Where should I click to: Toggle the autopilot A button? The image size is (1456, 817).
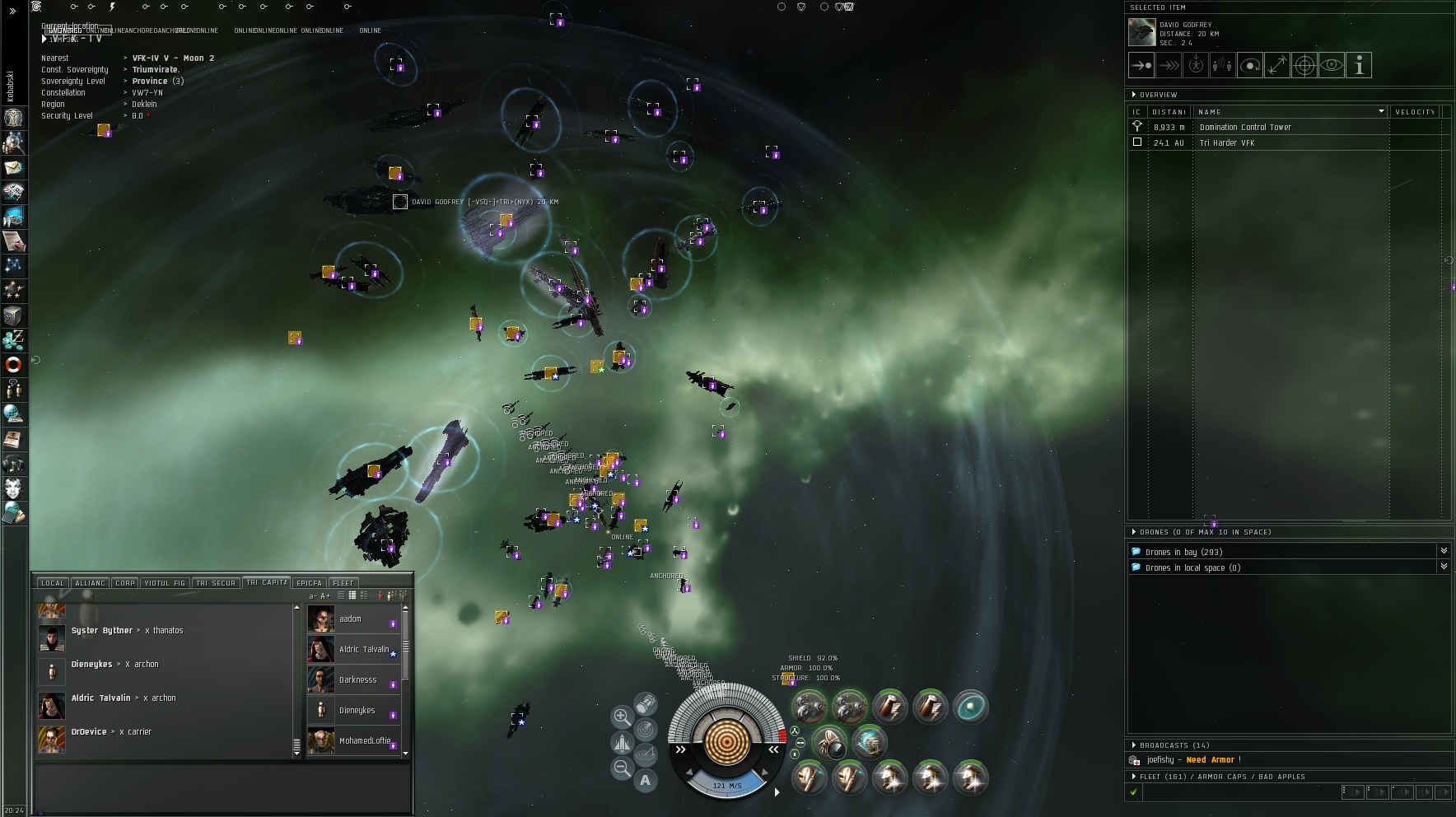(x=645, y=780)
